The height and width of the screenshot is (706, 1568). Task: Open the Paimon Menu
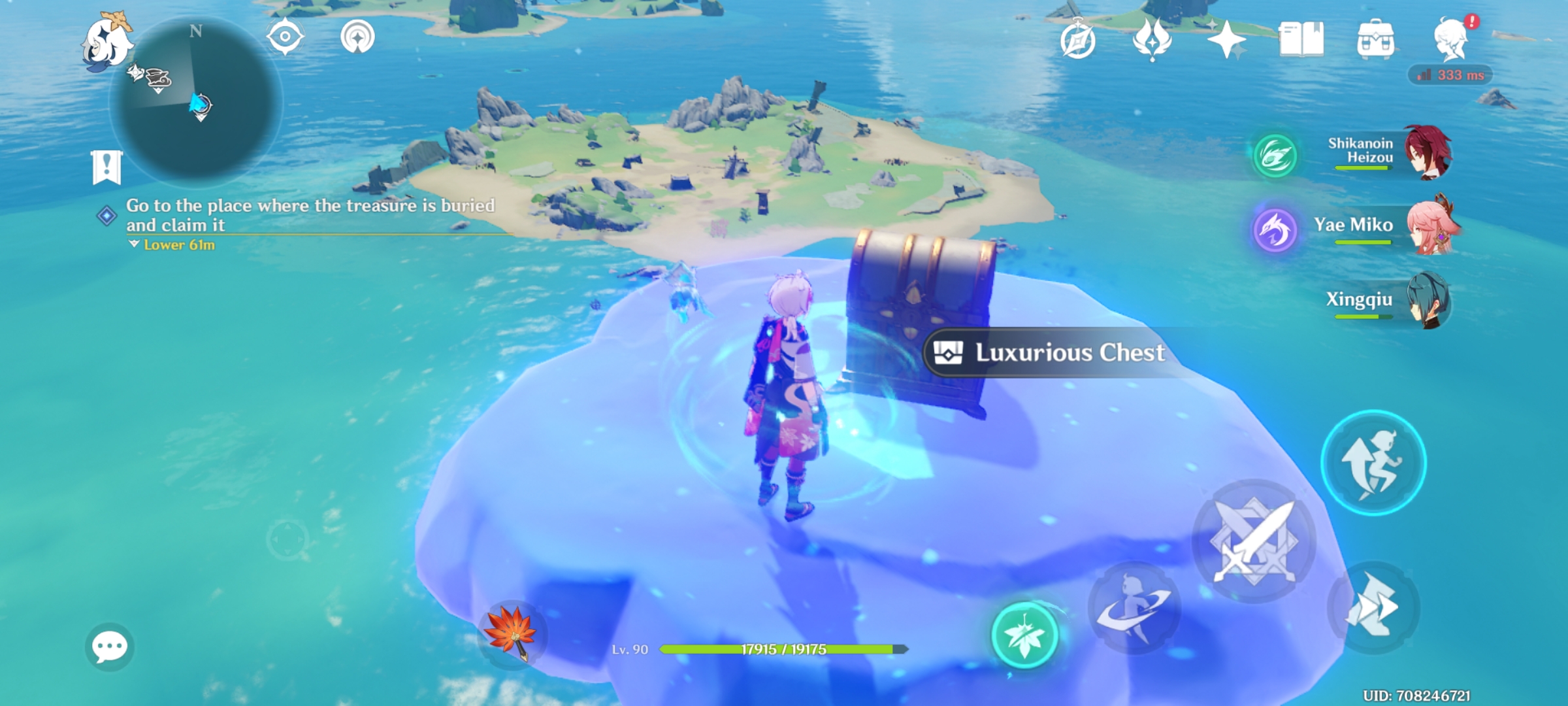[x=108, y=41]
